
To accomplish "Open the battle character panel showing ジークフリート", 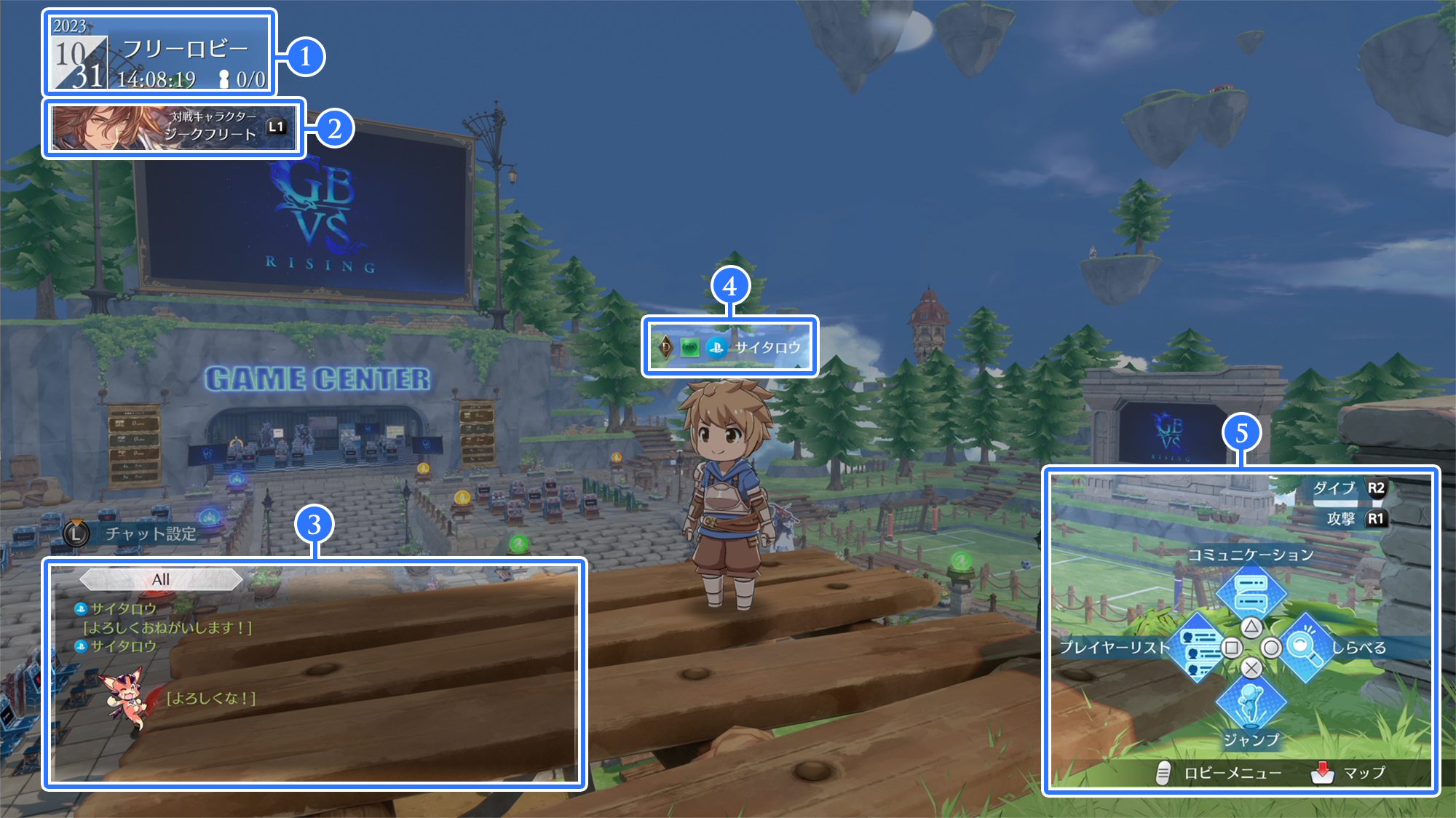I will tap(175, 127).
